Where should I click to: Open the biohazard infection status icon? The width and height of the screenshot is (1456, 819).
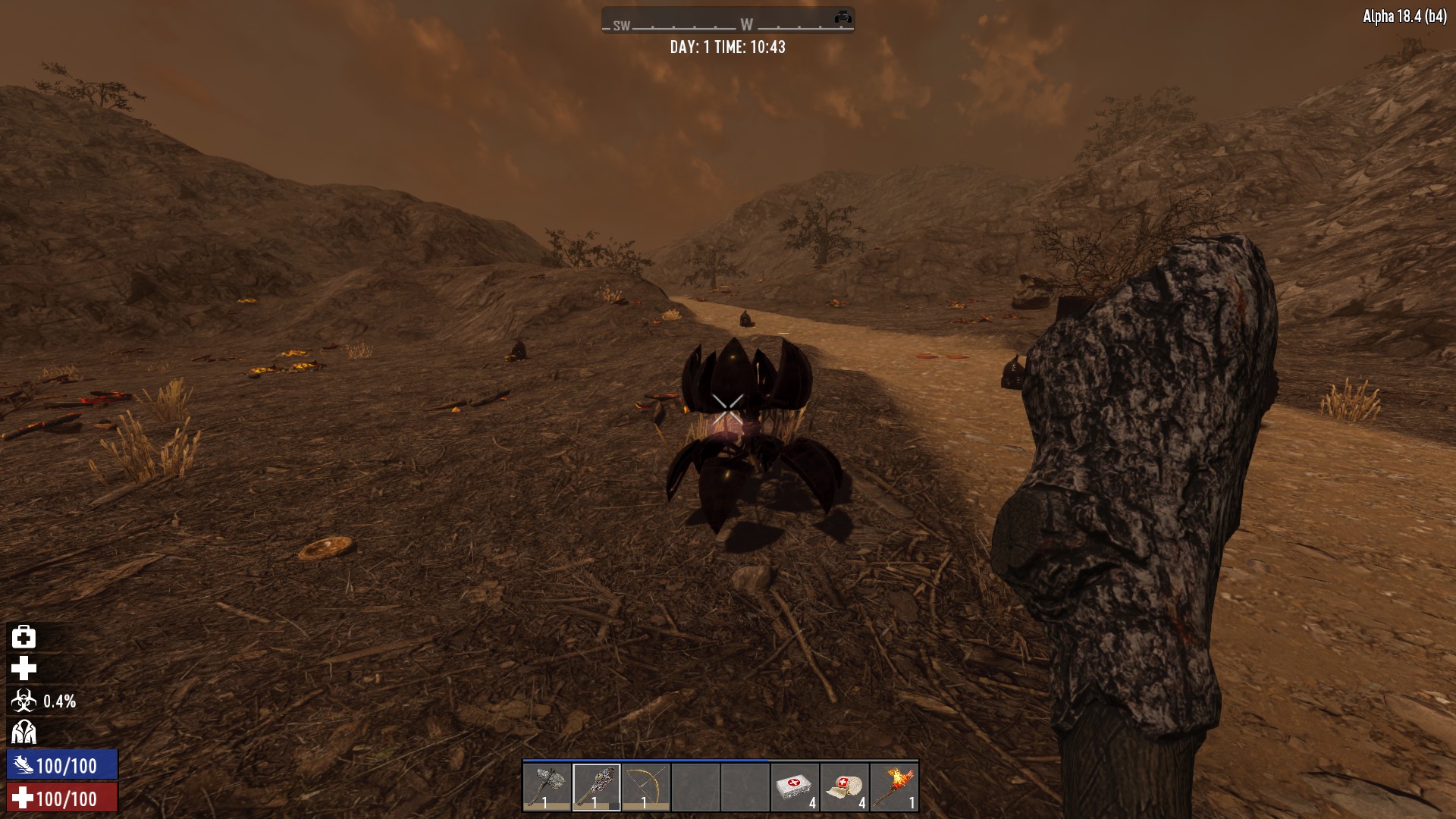coord(24,701)
